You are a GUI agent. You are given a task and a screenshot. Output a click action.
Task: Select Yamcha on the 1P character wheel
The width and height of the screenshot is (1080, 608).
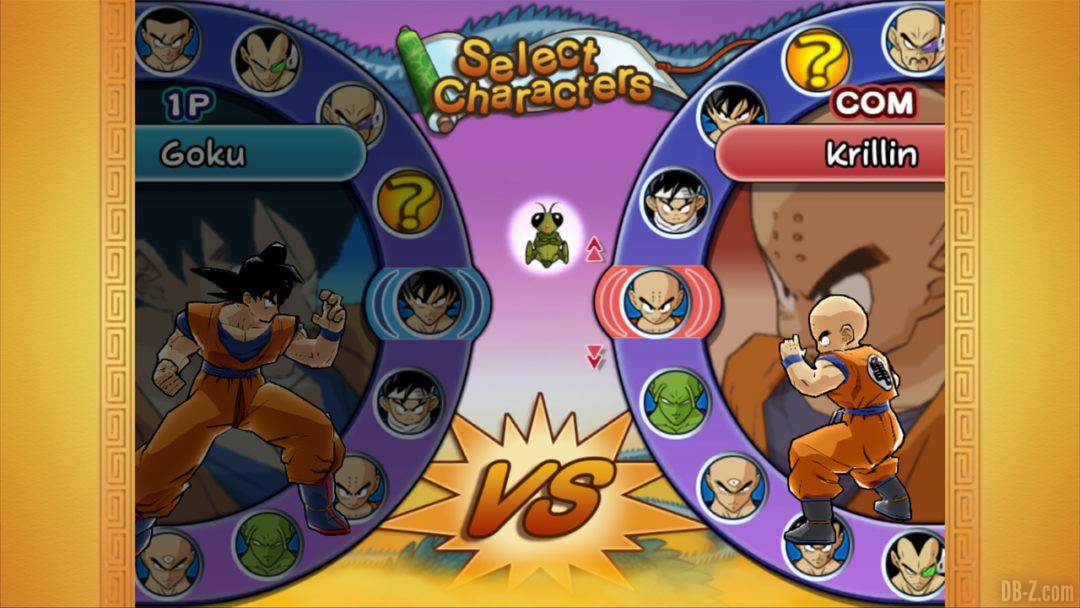tap(168, 40)
